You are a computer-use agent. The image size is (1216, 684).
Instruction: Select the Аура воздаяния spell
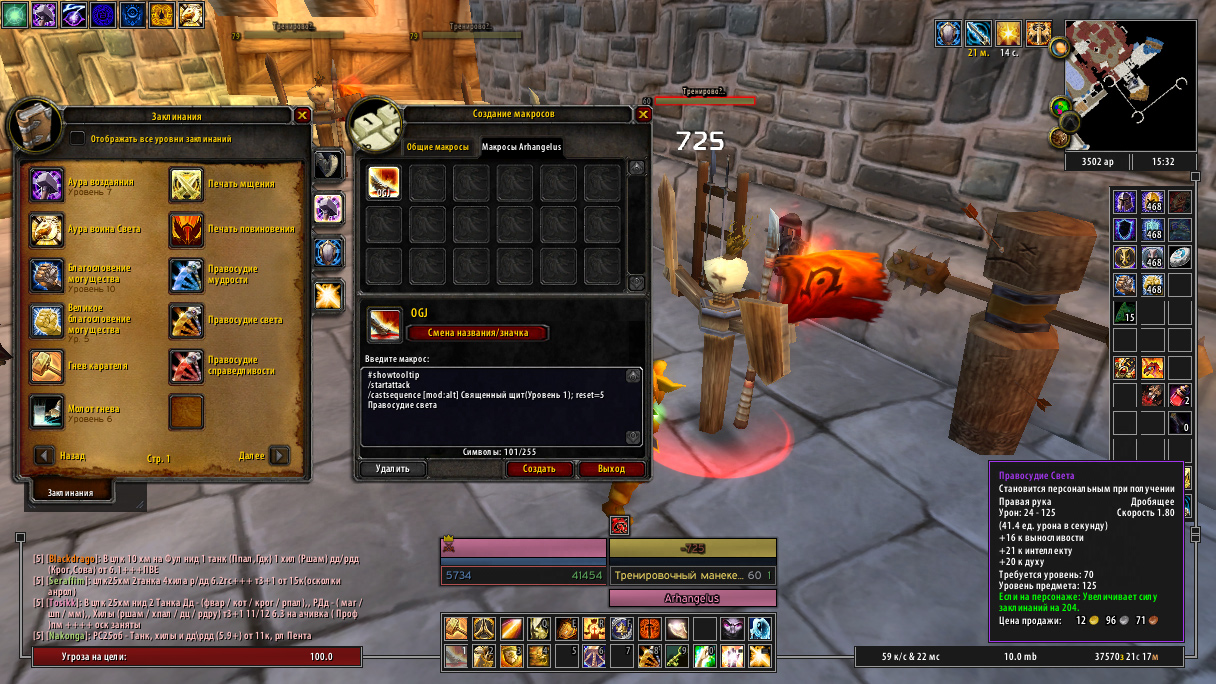coord(47,185)
